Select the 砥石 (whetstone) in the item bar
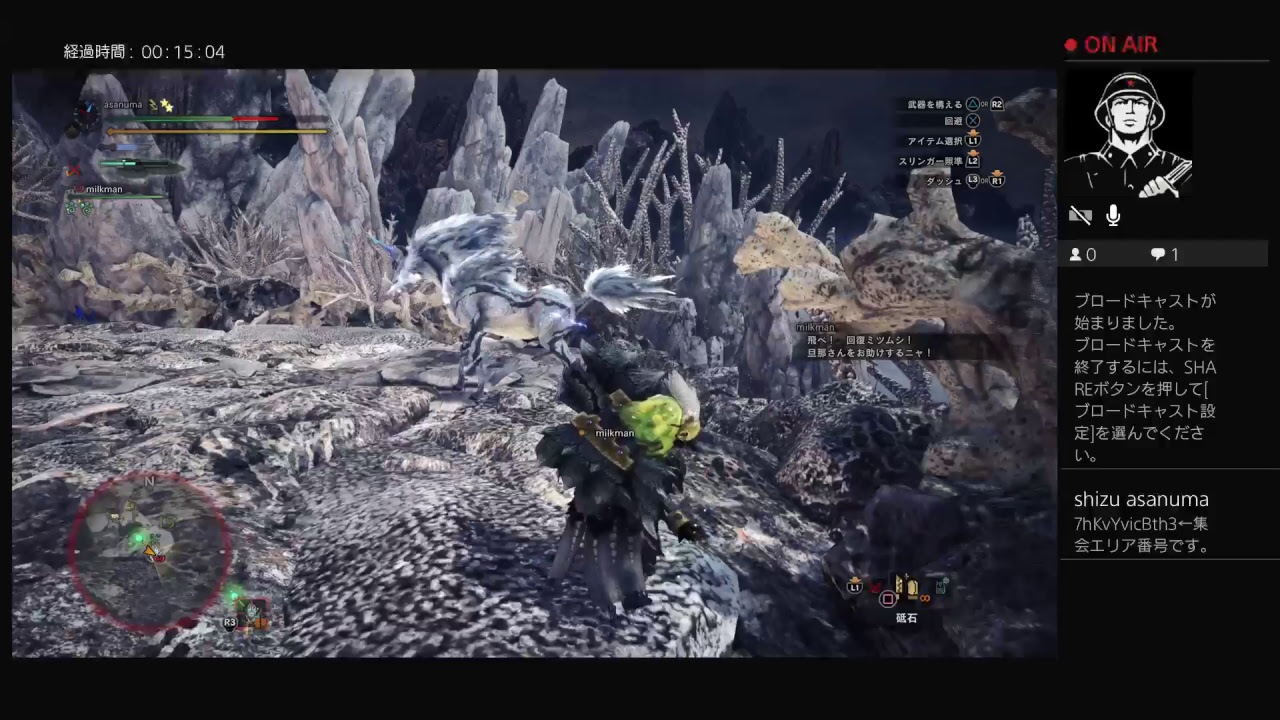The image size is (1280, 720). pyautogui.click(x=912, y=588)
